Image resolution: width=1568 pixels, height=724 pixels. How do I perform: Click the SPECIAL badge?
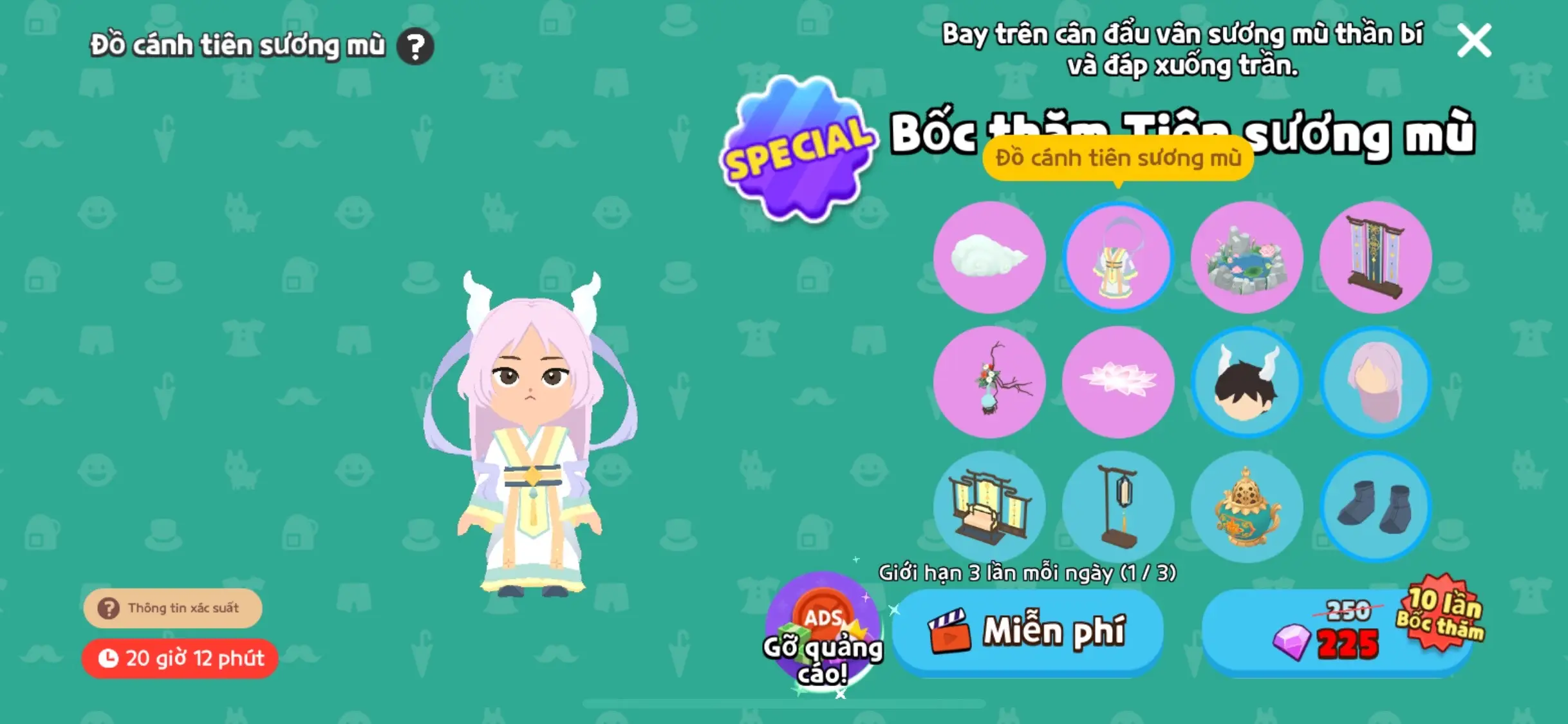click(x=797, y=147)
